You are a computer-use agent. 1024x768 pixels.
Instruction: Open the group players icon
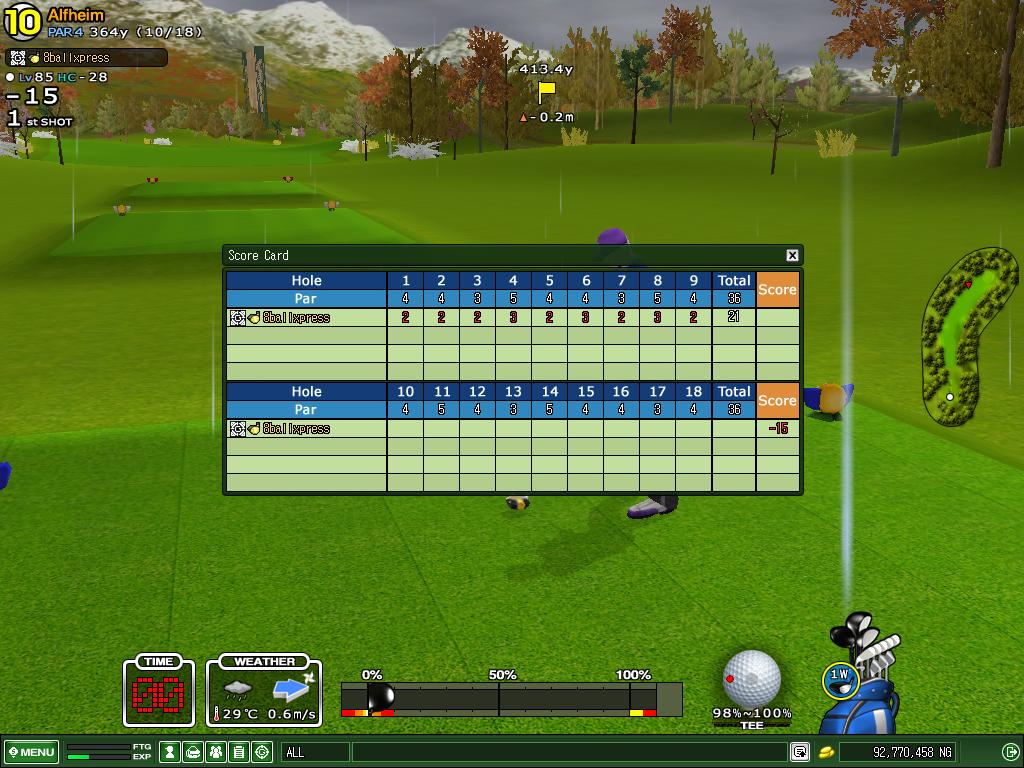[x=216, y=752]
